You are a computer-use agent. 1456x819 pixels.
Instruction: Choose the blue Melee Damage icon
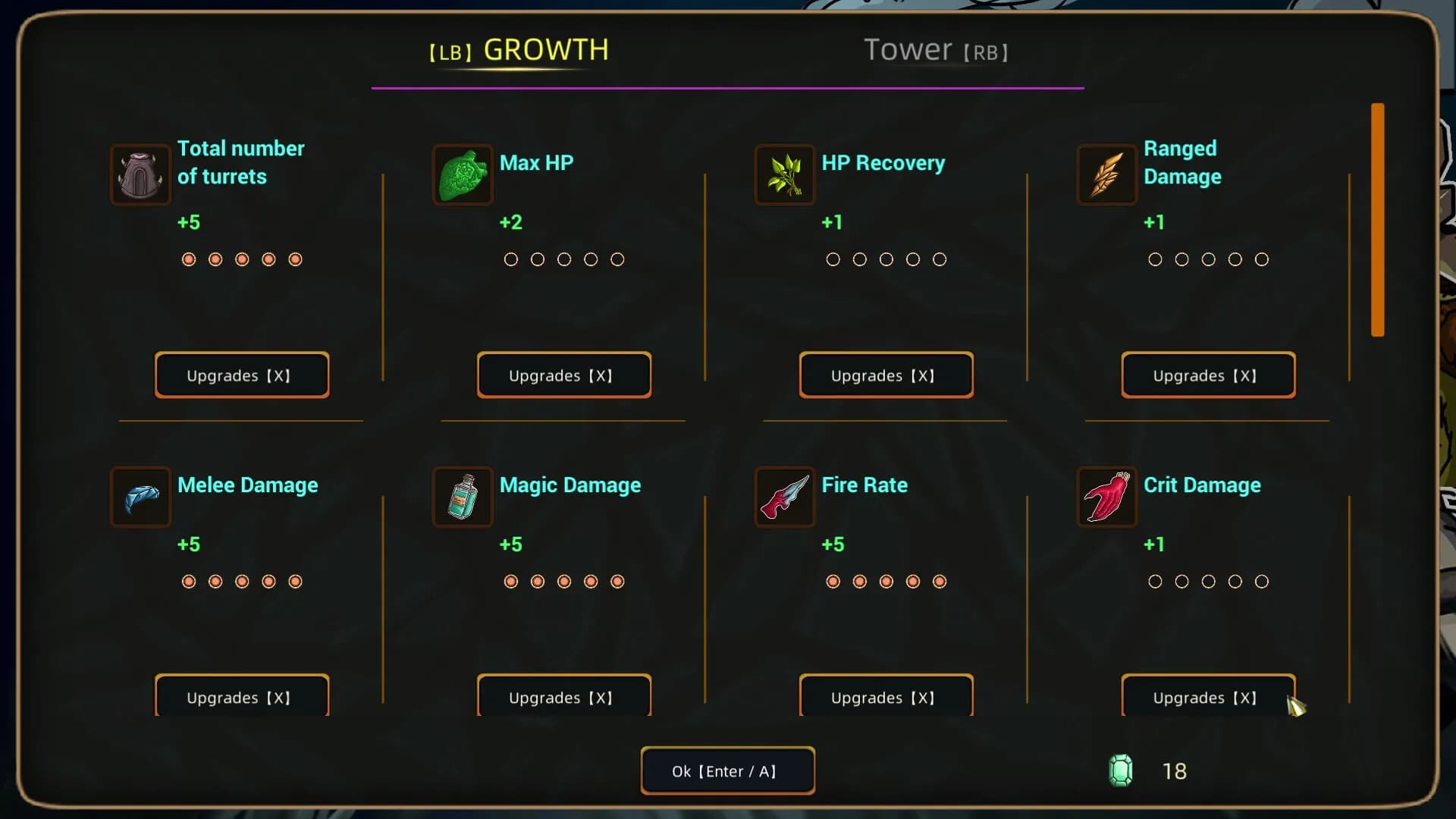pos(140,497)
